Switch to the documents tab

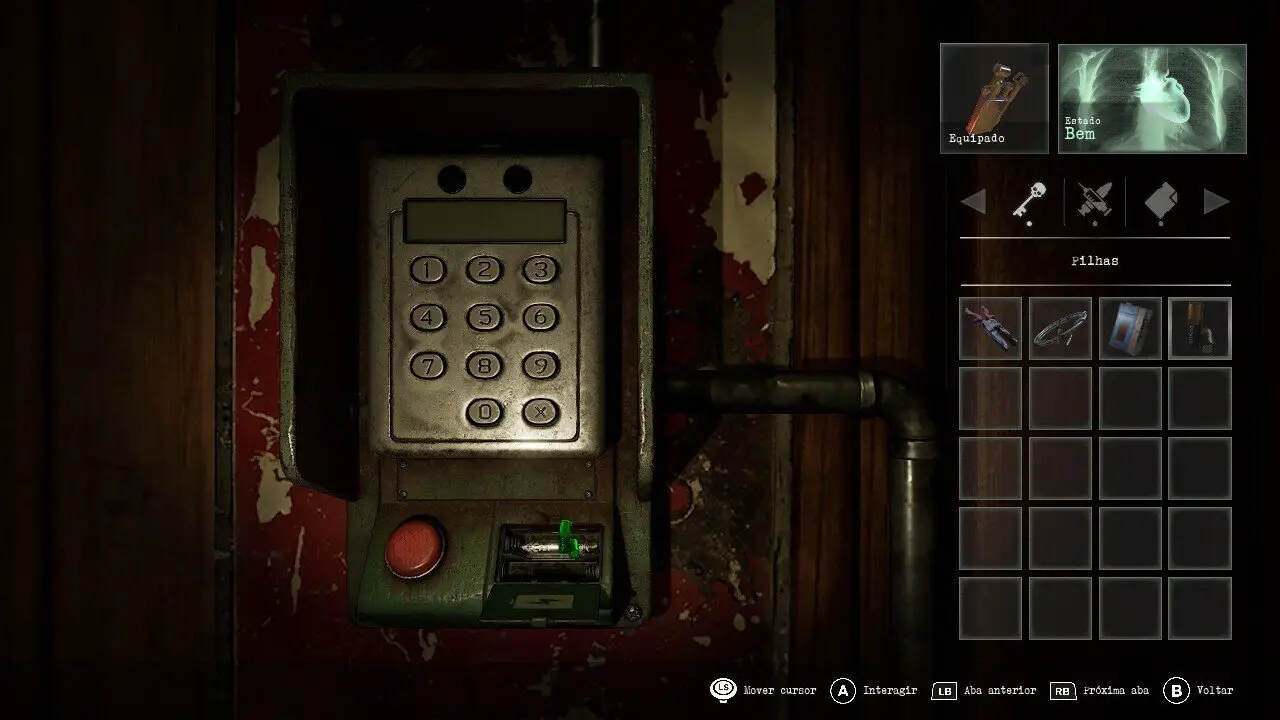click(1160, 201)
